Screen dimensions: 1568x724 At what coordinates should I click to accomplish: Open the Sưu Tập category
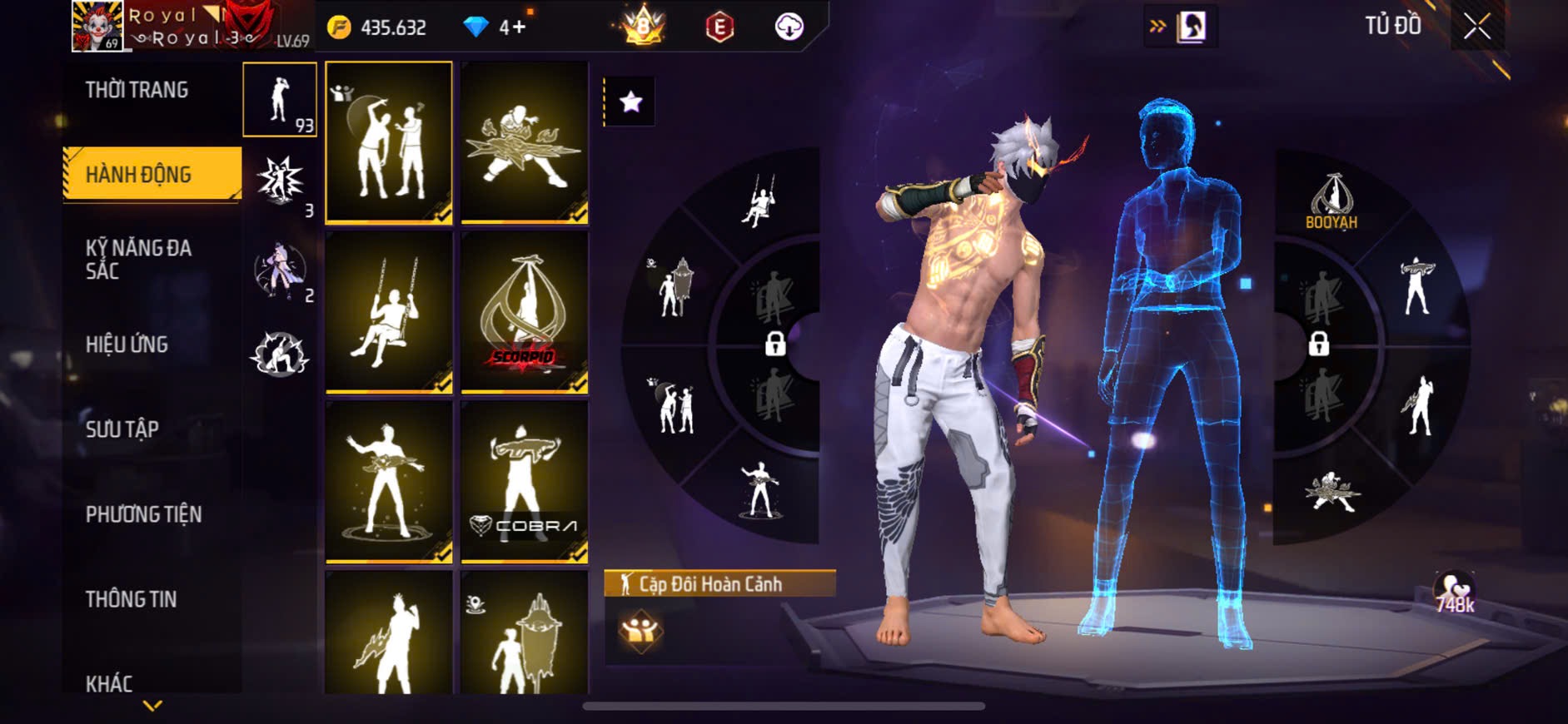click(x=122, y=429)
